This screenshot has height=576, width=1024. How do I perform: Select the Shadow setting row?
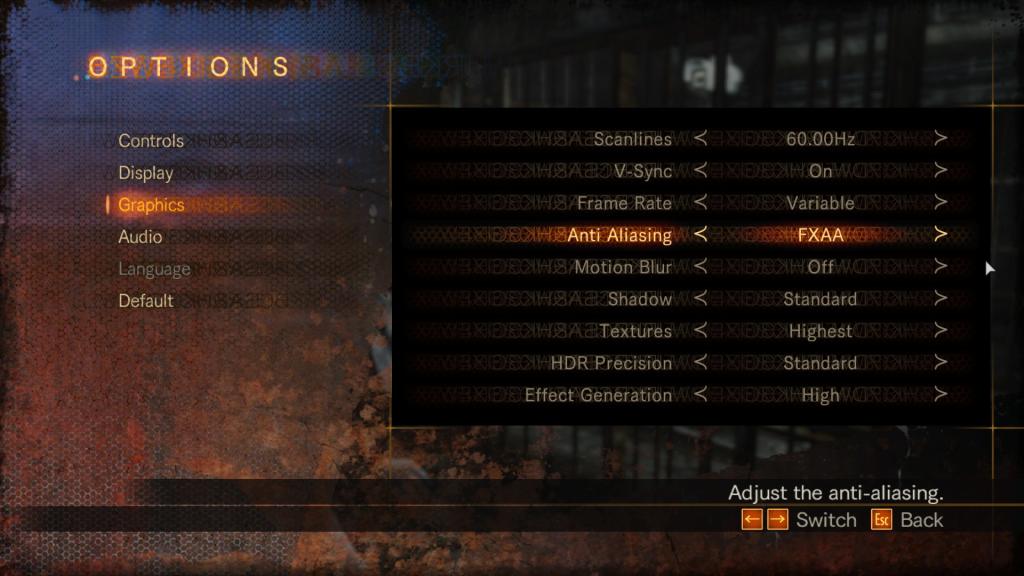[x=640, y=299]
